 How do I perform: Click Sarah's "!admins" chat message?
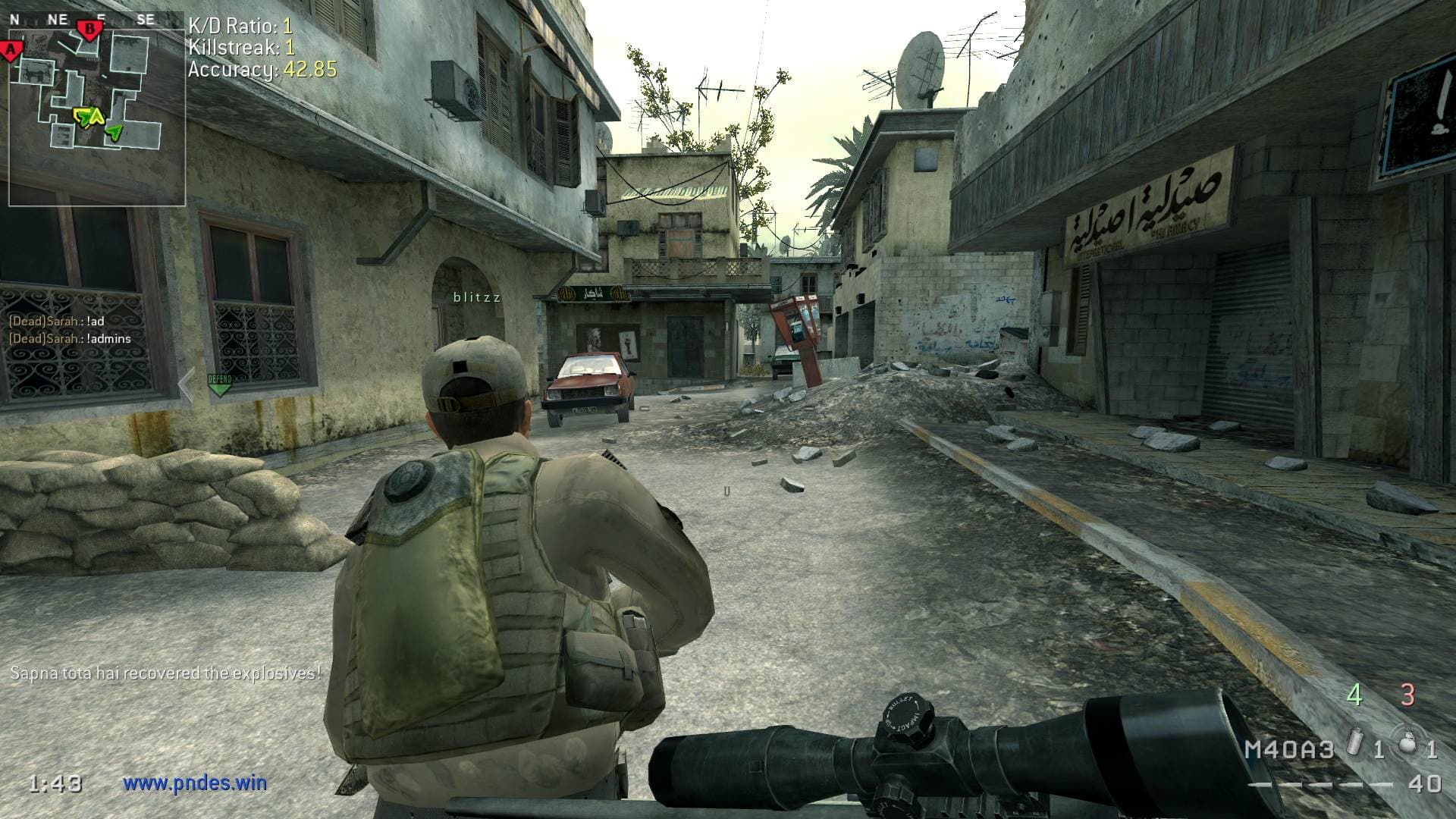coord(70,339)
